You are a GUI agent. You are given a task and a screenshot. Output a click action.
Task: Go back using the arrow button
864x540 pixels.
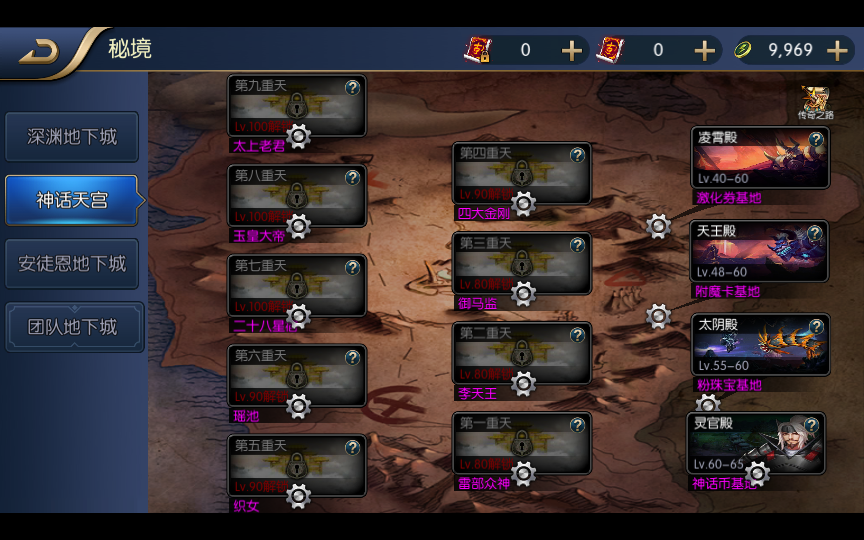40,50
